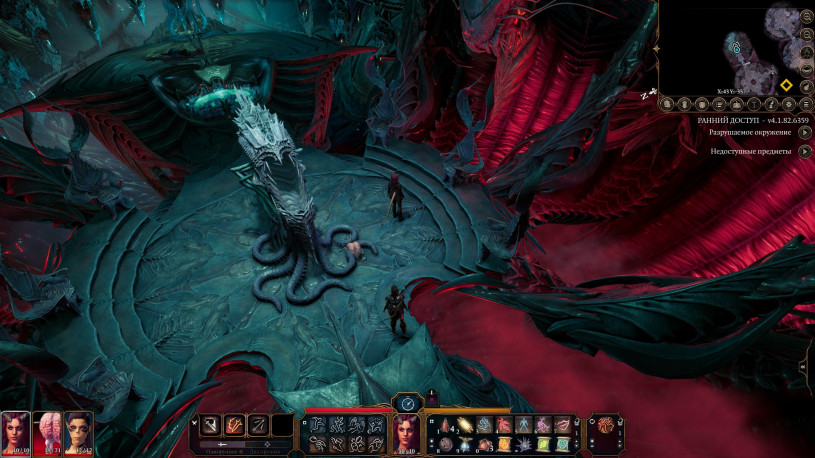Open the game menu via three-lines icon

tap(805, 104)
